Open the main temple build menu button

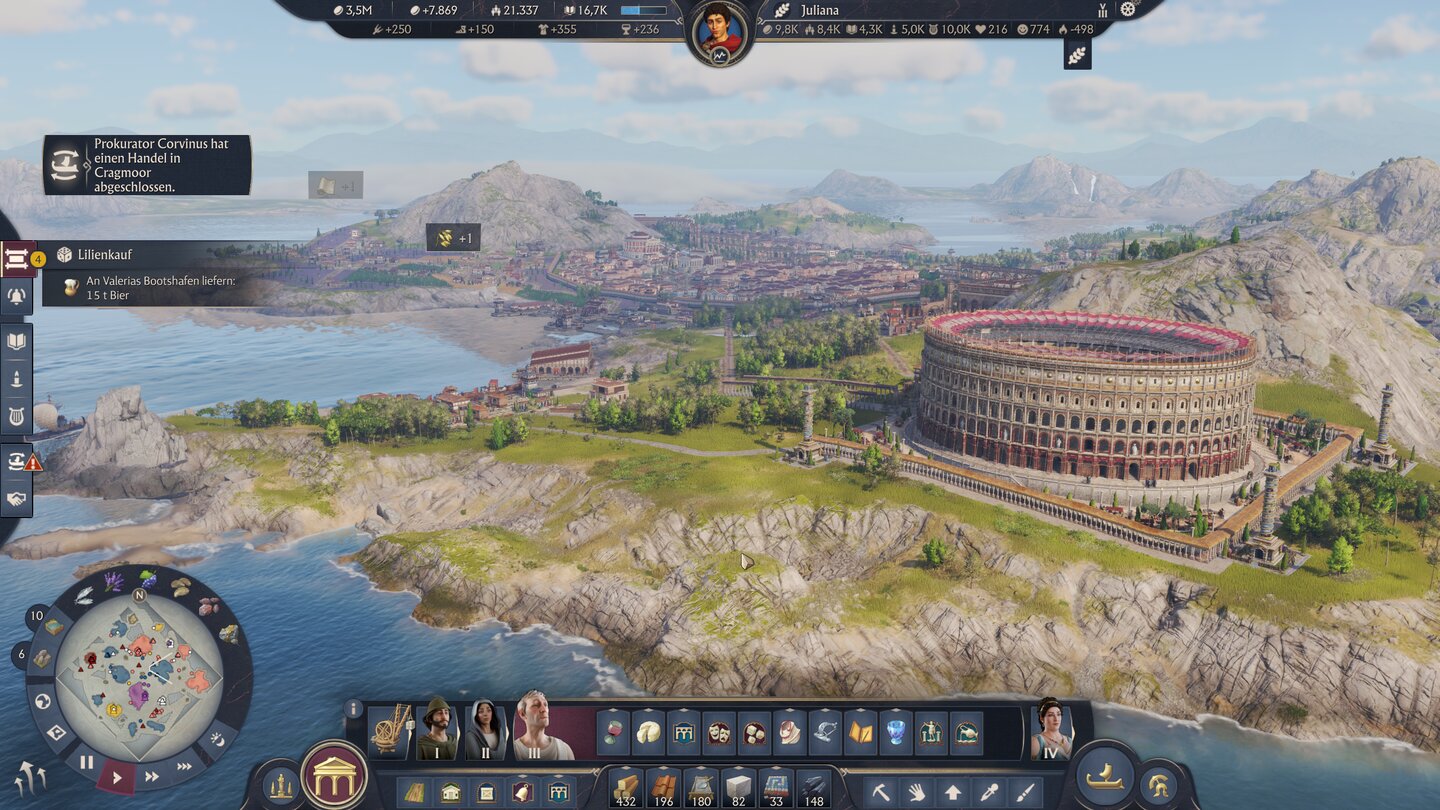point(334,776)
